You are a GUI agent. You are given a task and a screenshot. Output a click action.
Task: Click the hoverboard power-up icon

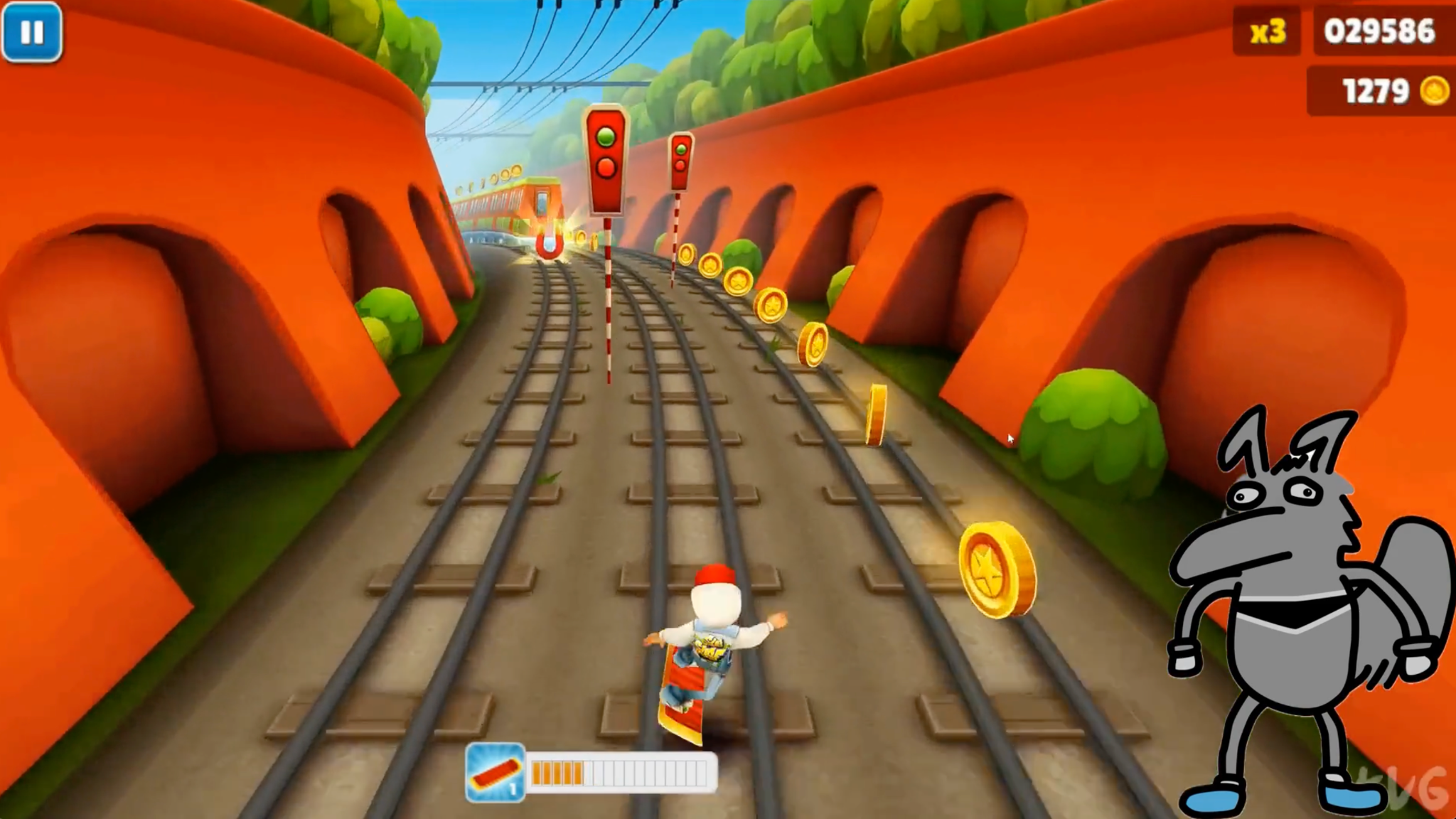pos(496,772)
